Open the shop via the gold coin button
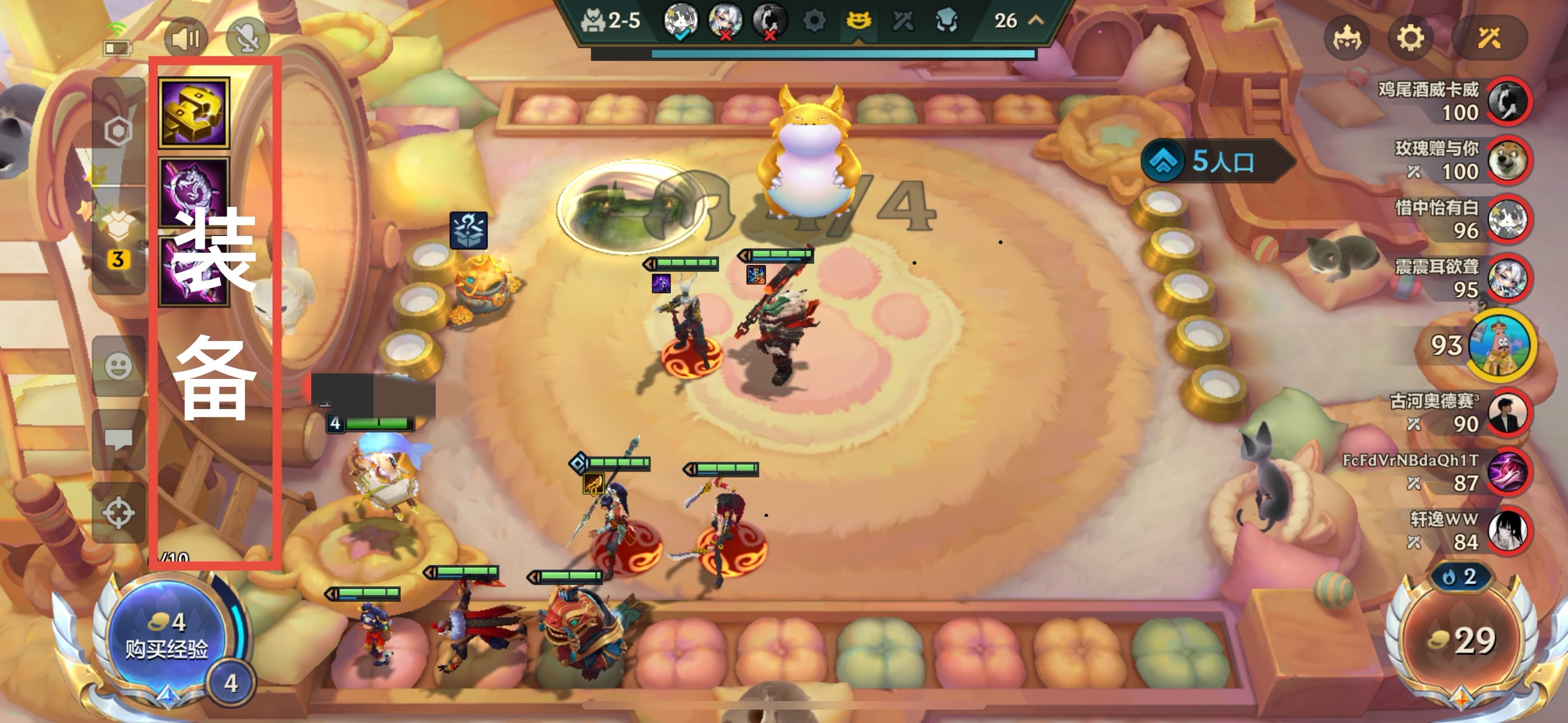1568x723 pixels. coord(1462,640)
